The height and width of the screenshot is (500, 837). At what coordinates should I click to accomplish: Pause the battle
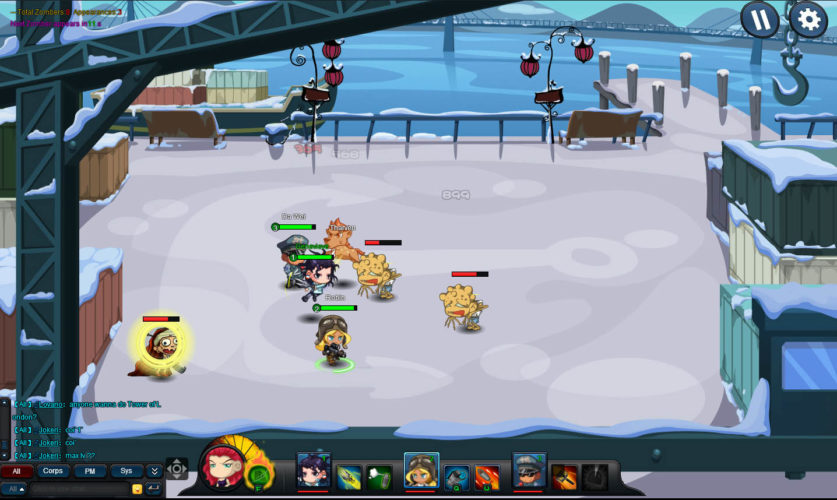tap(760, 20)
